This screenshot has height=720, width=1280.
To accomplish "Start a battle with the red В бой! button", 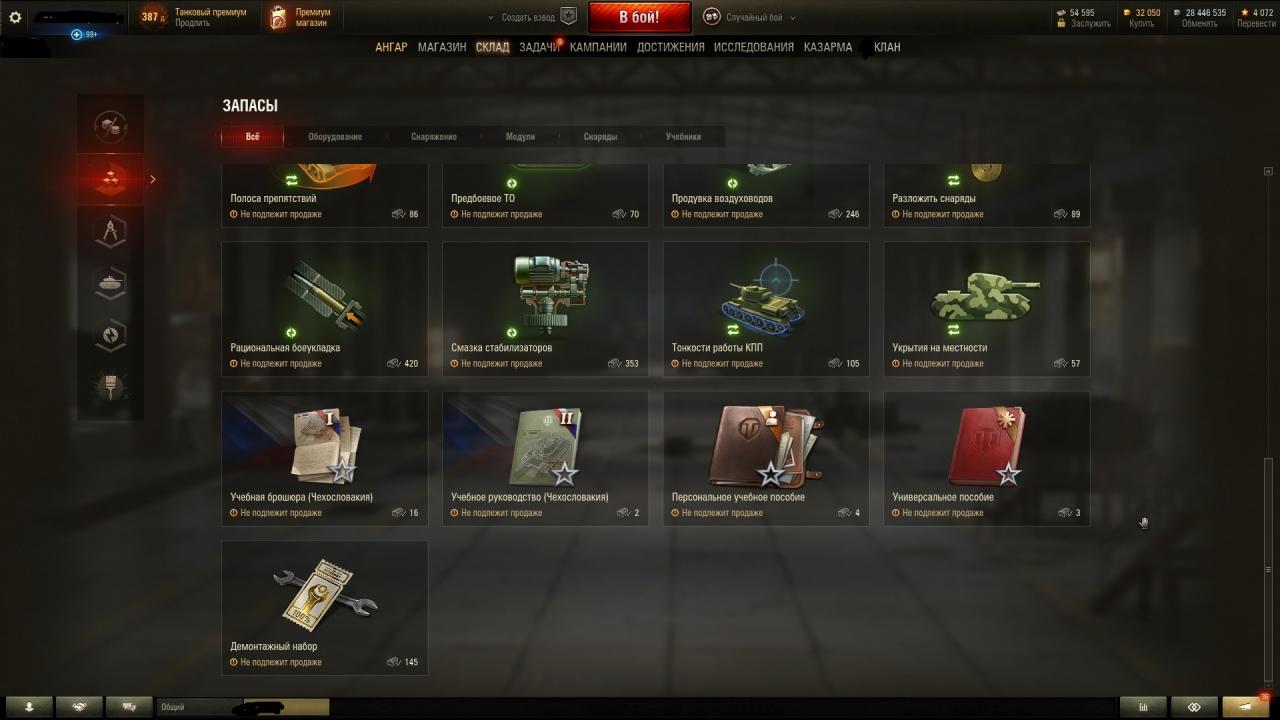I will coord(638,17).
